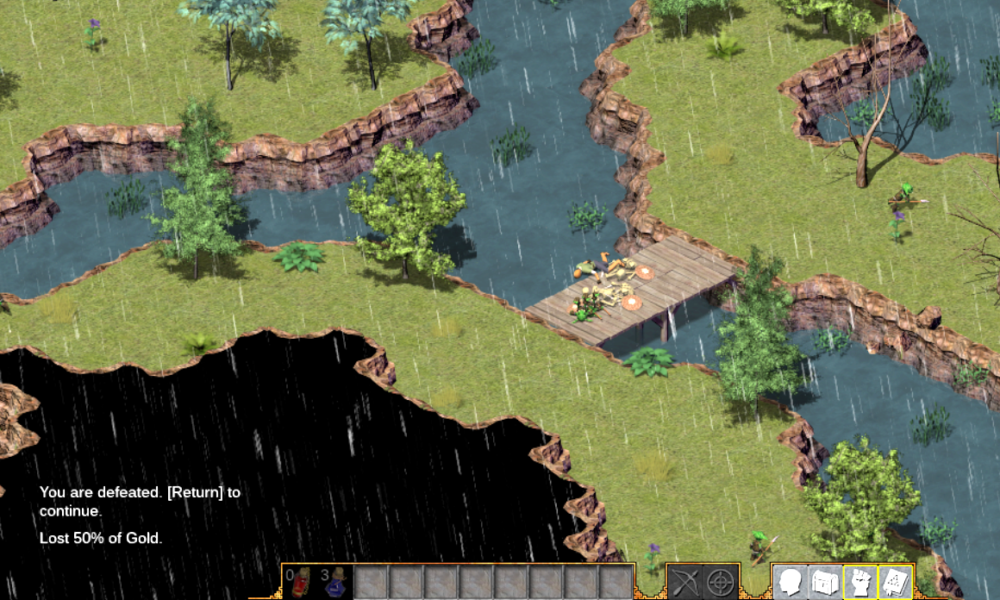Viewport: 1000px width, 600px height.
Task: Equip the bow ranged weapon icon
Action: click(686, 582)
